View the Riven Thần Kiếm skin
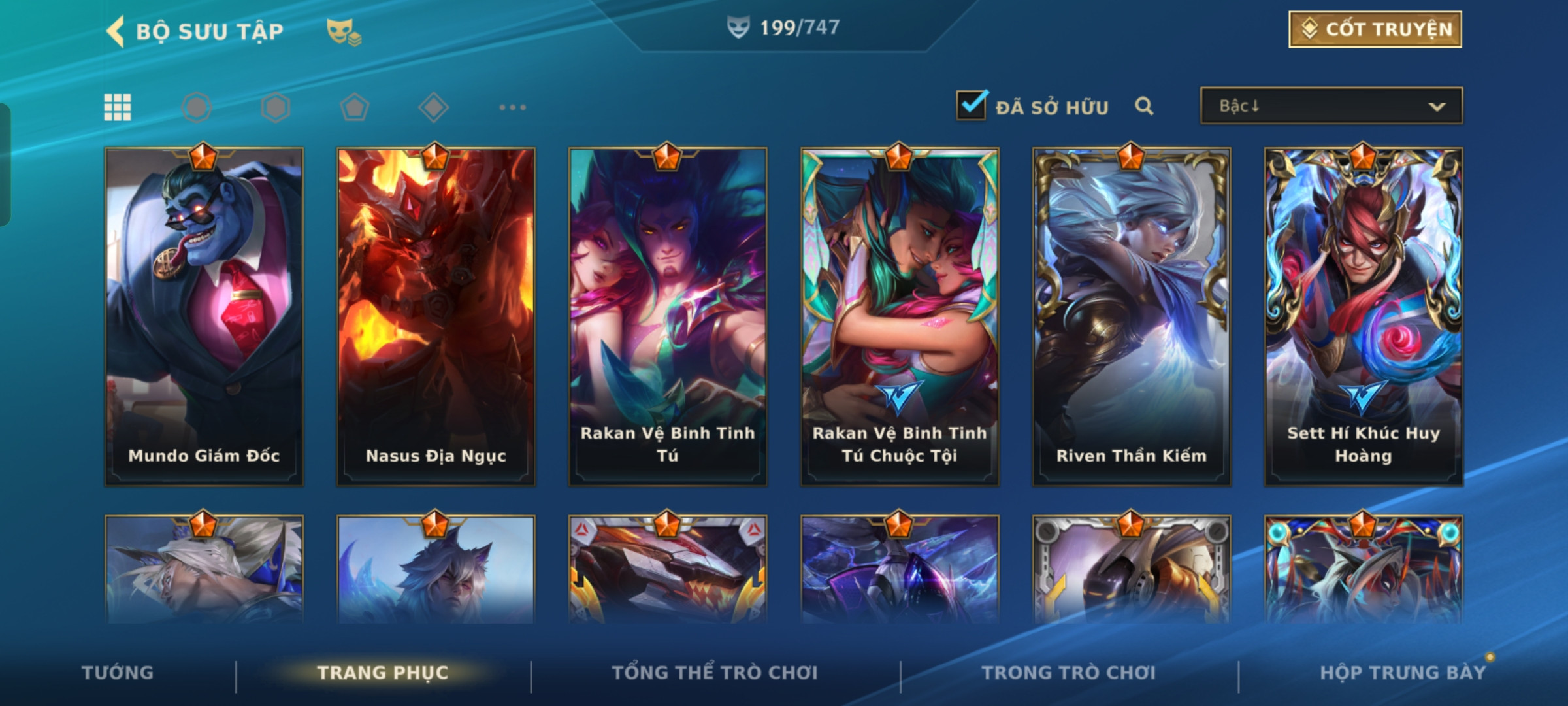 1132,317
